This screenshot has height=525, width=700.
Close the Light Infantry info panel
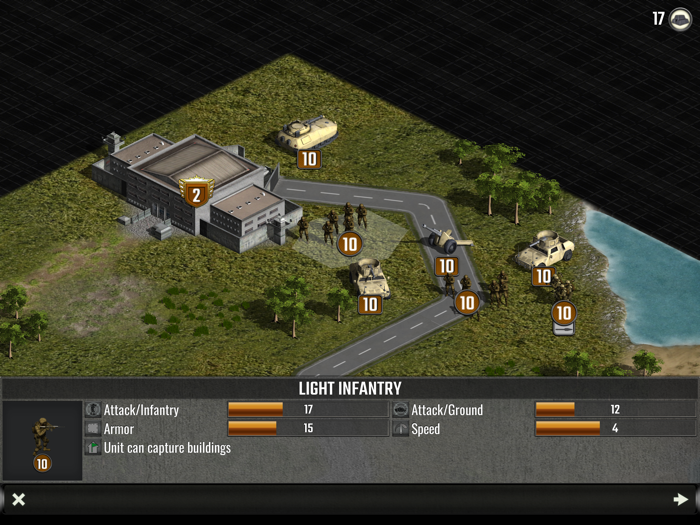[x=18, y=499]
